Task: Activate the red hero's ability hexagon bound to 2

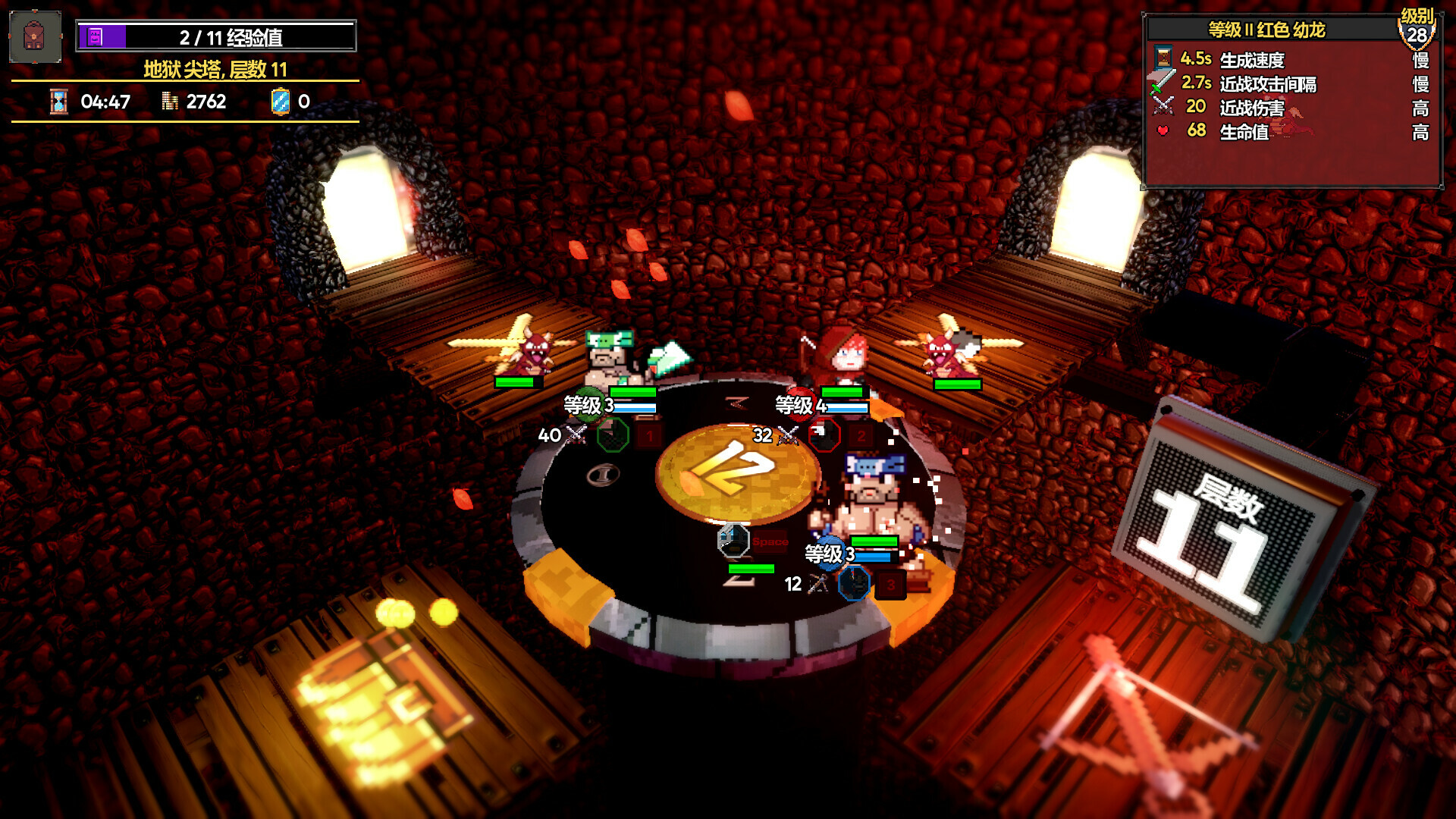Action: [823, 436]
